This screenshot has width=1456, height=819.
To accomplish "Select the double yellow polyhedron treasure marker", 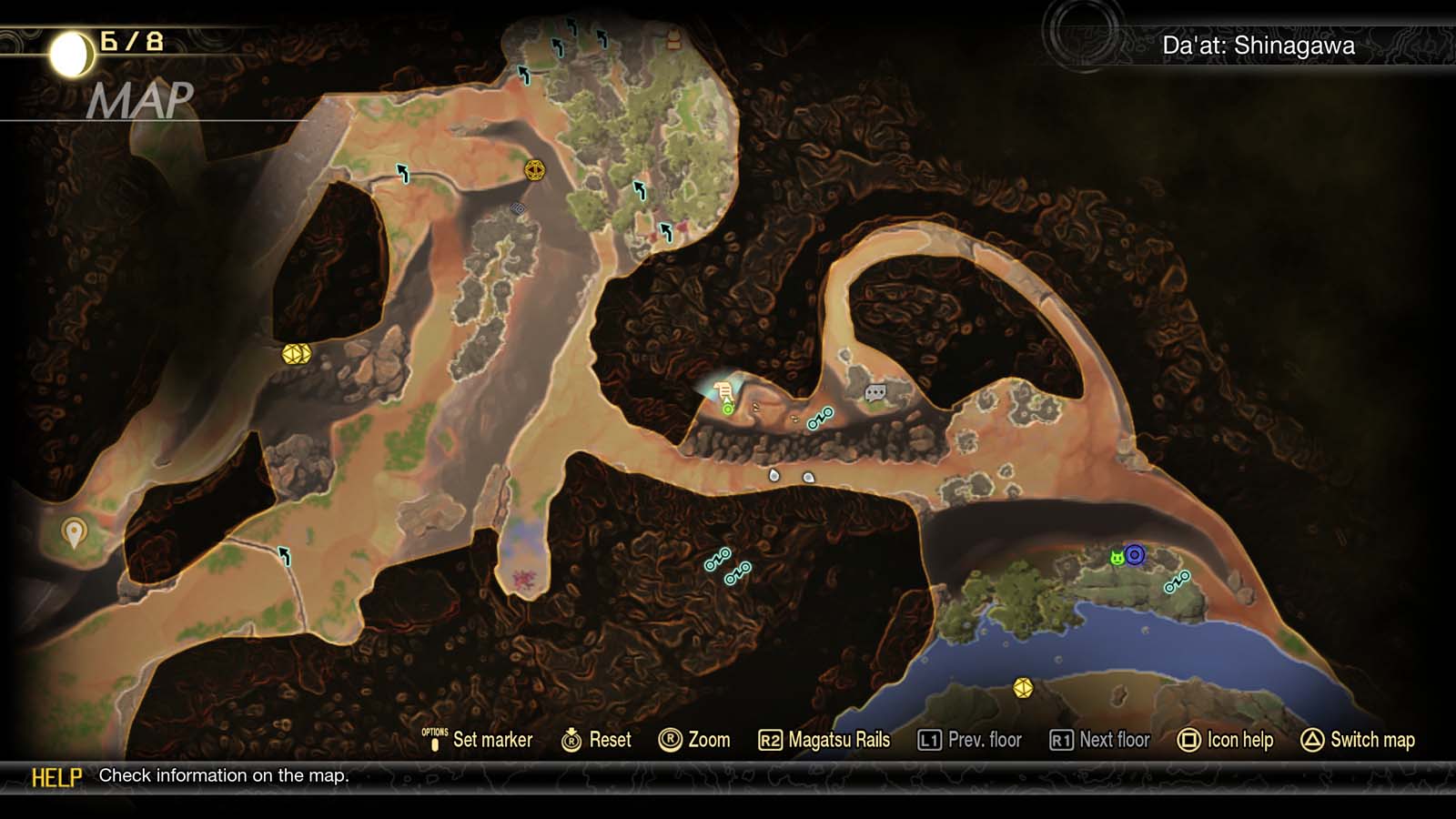I will [297, 353].
